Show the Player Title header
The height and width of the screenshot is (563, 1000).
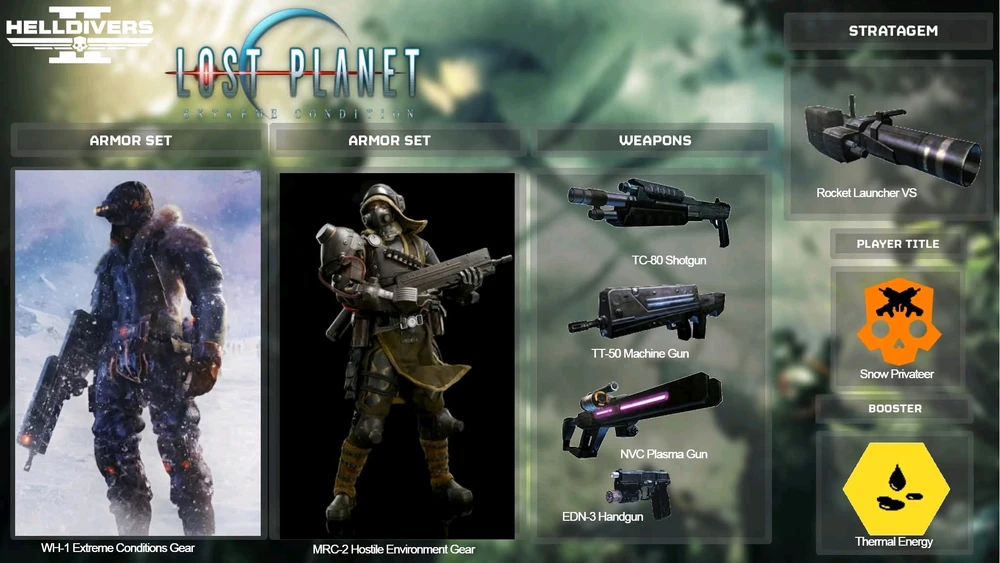pos(898,244)
